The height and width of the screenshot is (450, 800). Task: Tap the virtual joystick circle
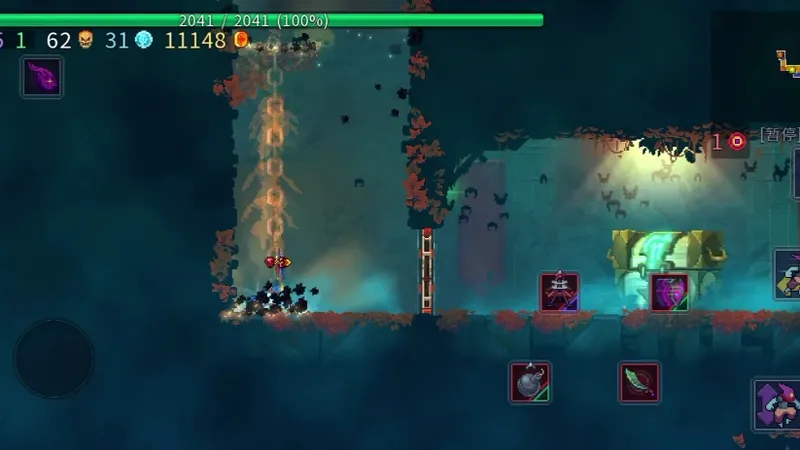click(54, 358)
